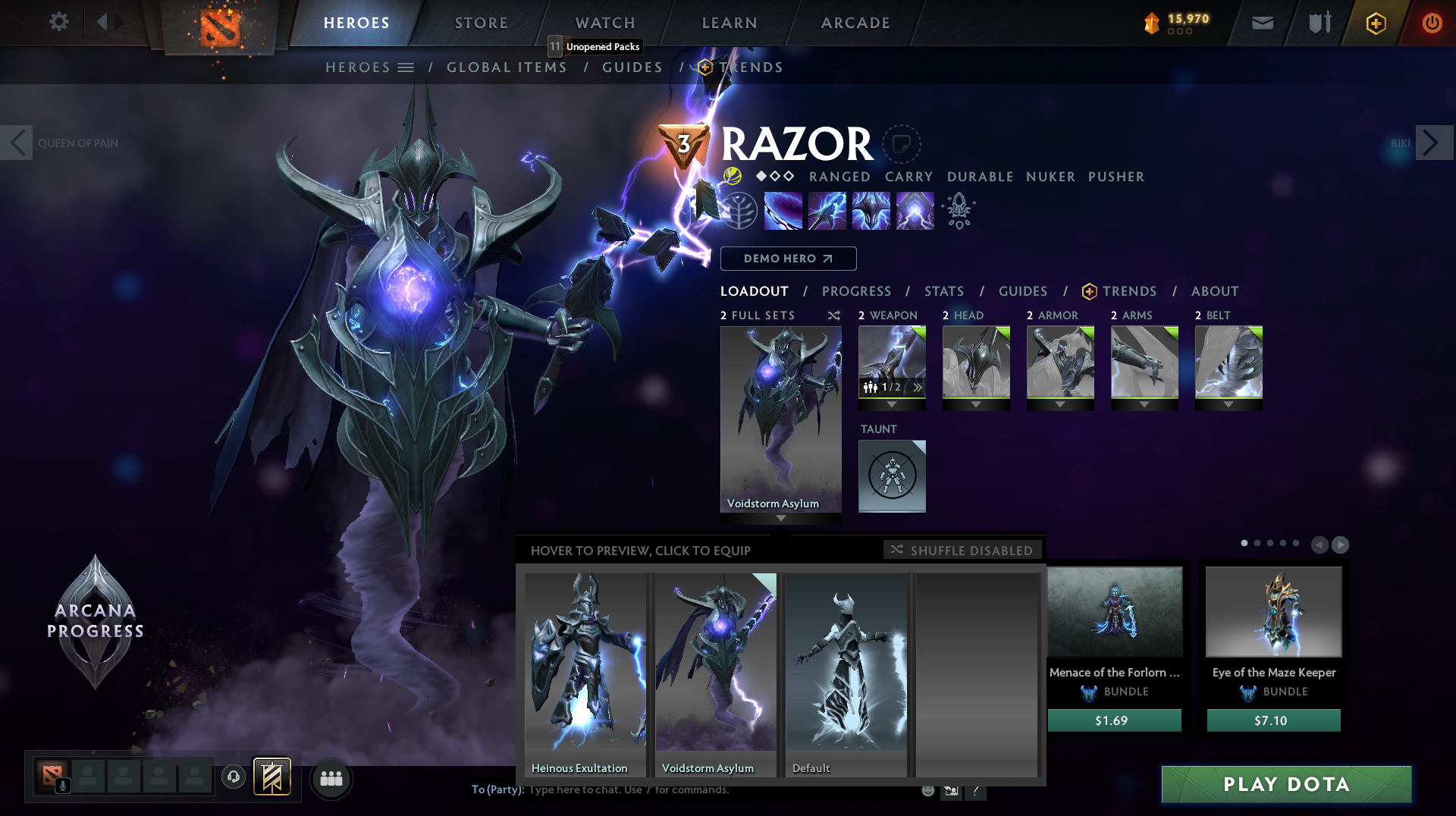Open the guild banner icon
1456x816 pixels.
tap(271, 777)
